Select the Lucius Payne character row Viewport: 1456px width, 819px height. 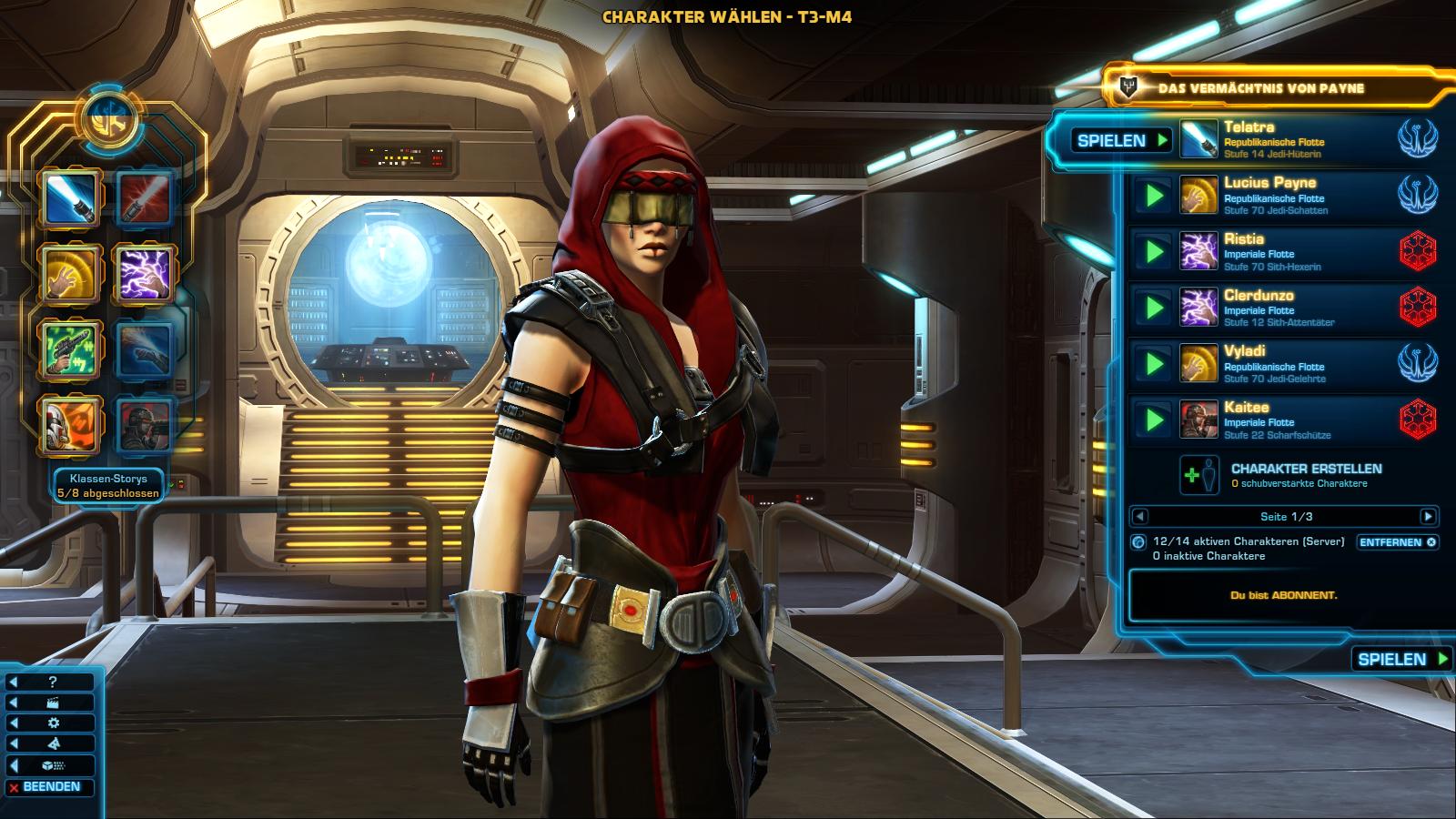click(1283, 196)
